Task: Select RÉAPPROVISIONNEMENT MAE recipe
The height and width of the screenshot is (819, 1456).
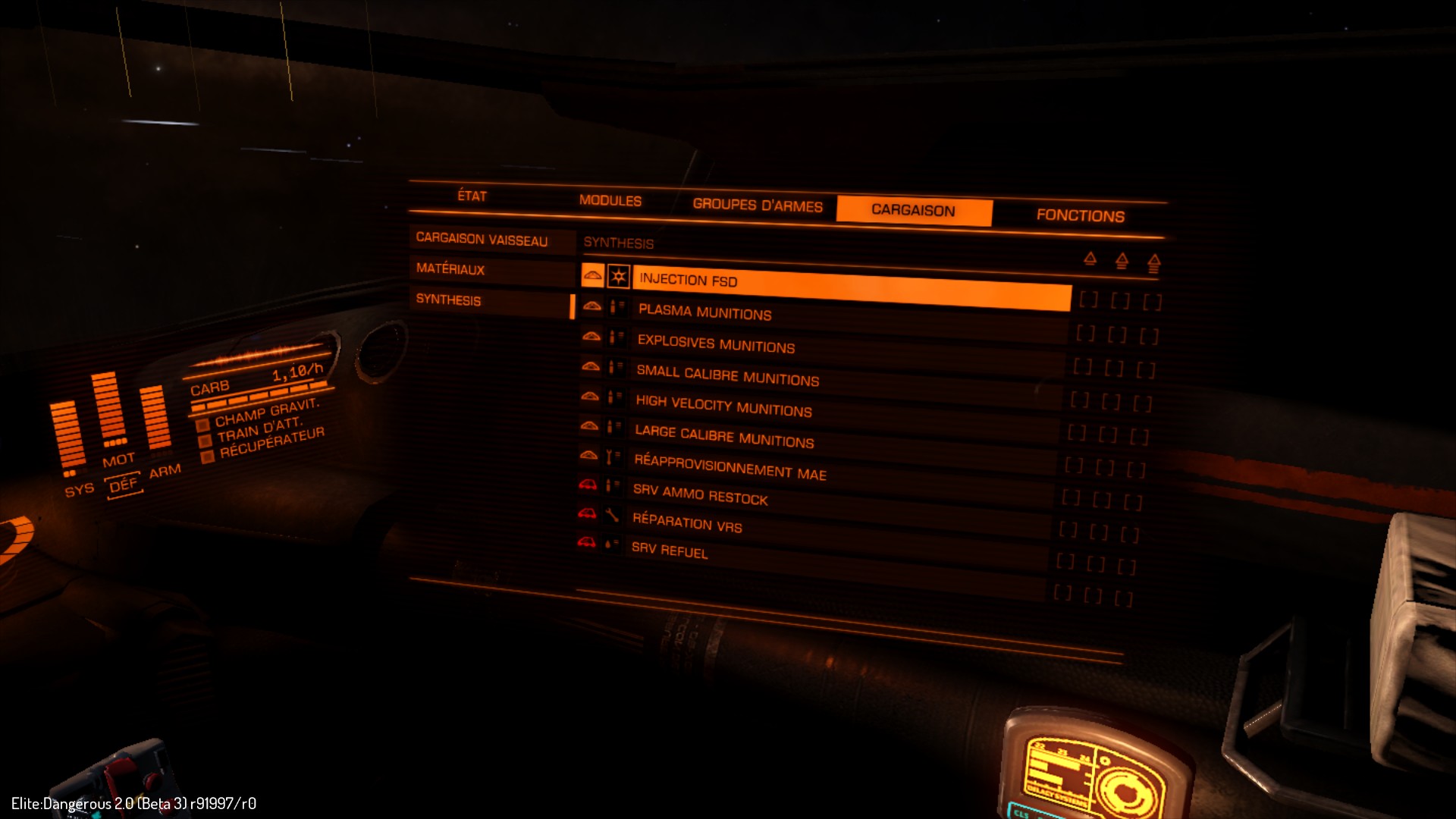Action: [x=730, y=467]
